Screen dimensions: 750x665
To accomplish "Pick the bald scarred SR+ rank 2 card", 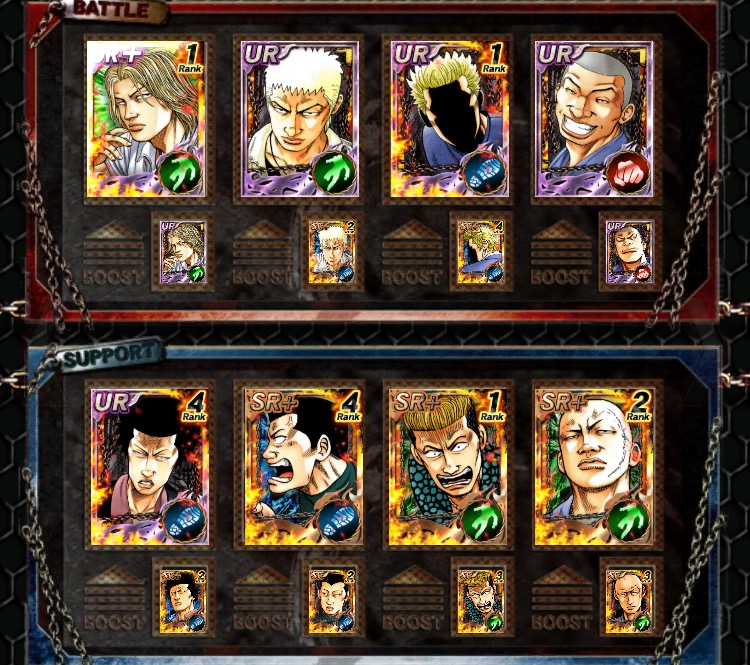I will [594, 465].
